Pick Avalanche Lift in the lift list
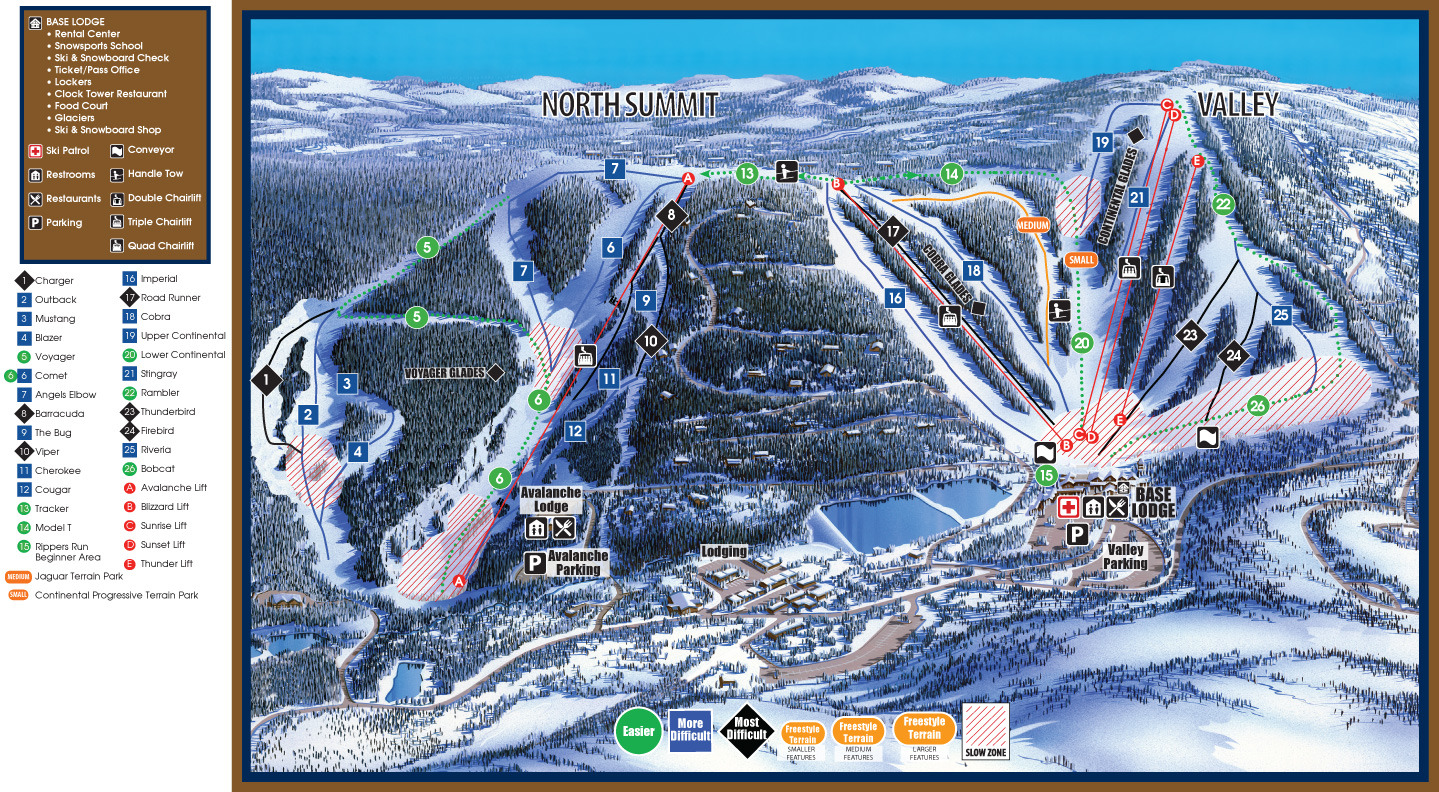Image resolution: width=1439 pixels, height=792 pixels. click(x=165, y=488)
